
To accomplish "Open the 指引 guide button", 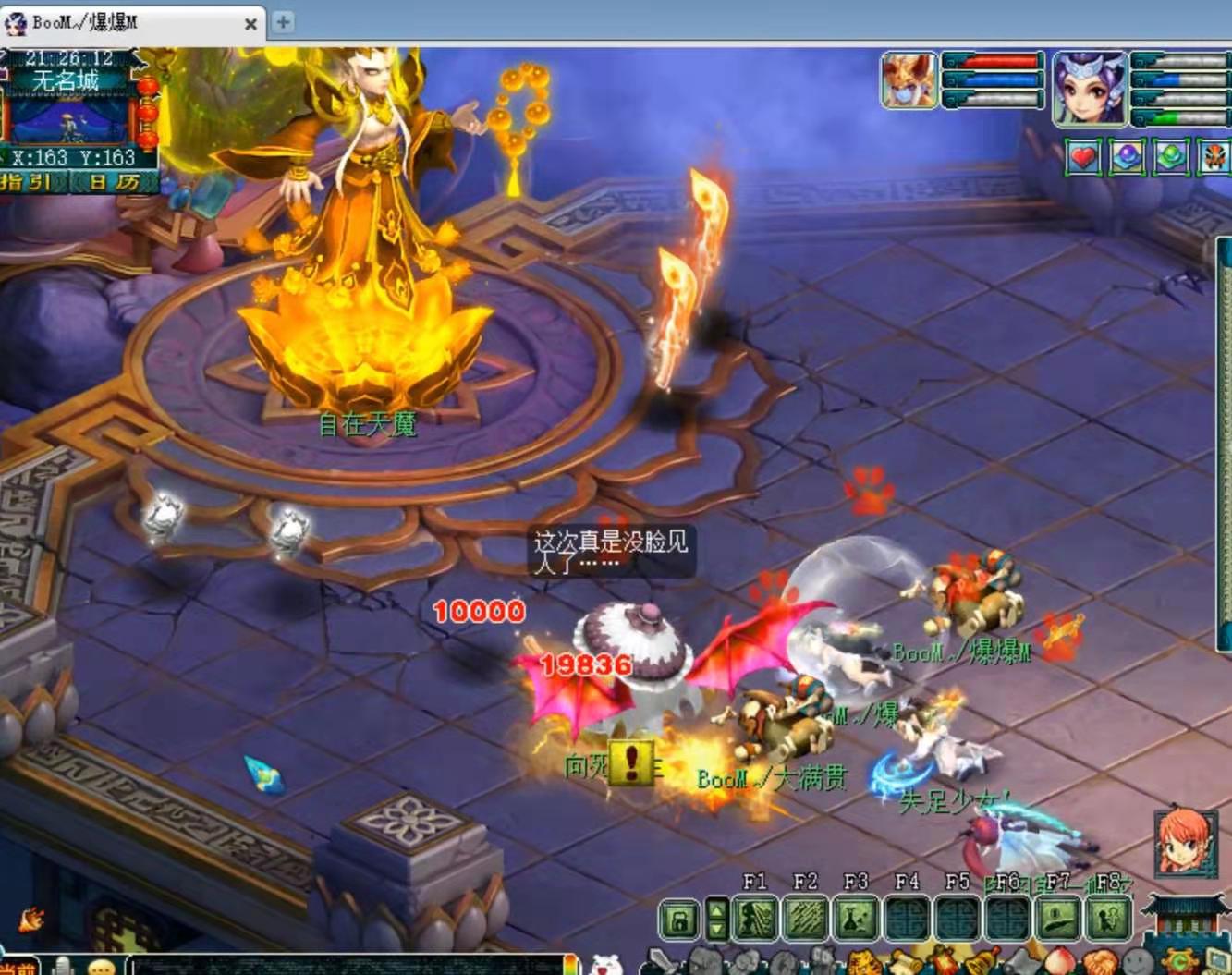I will pyautogui.click(x=28, y=182).
